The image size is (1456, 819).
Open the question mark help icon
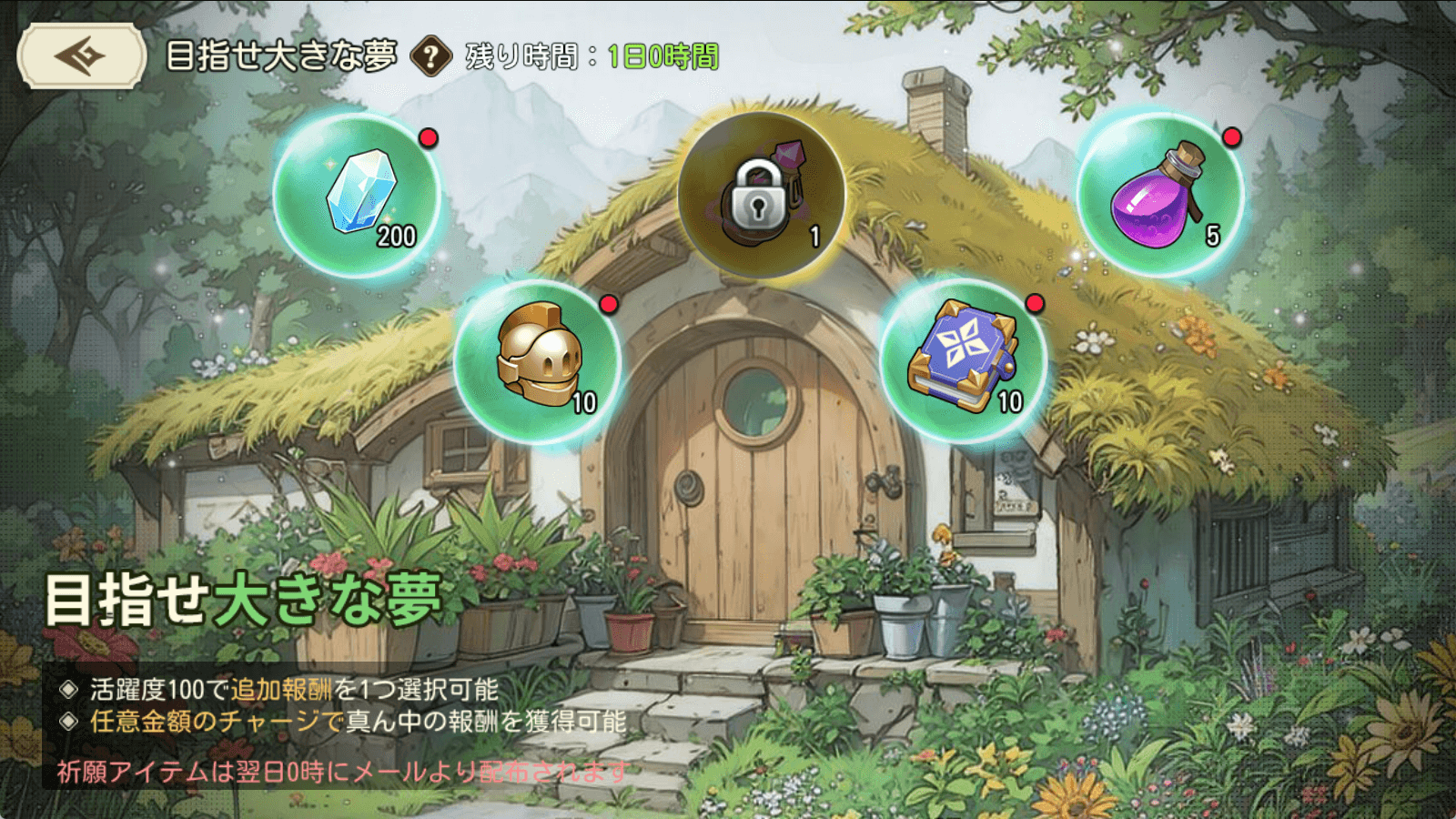click(x=431, y=56)
